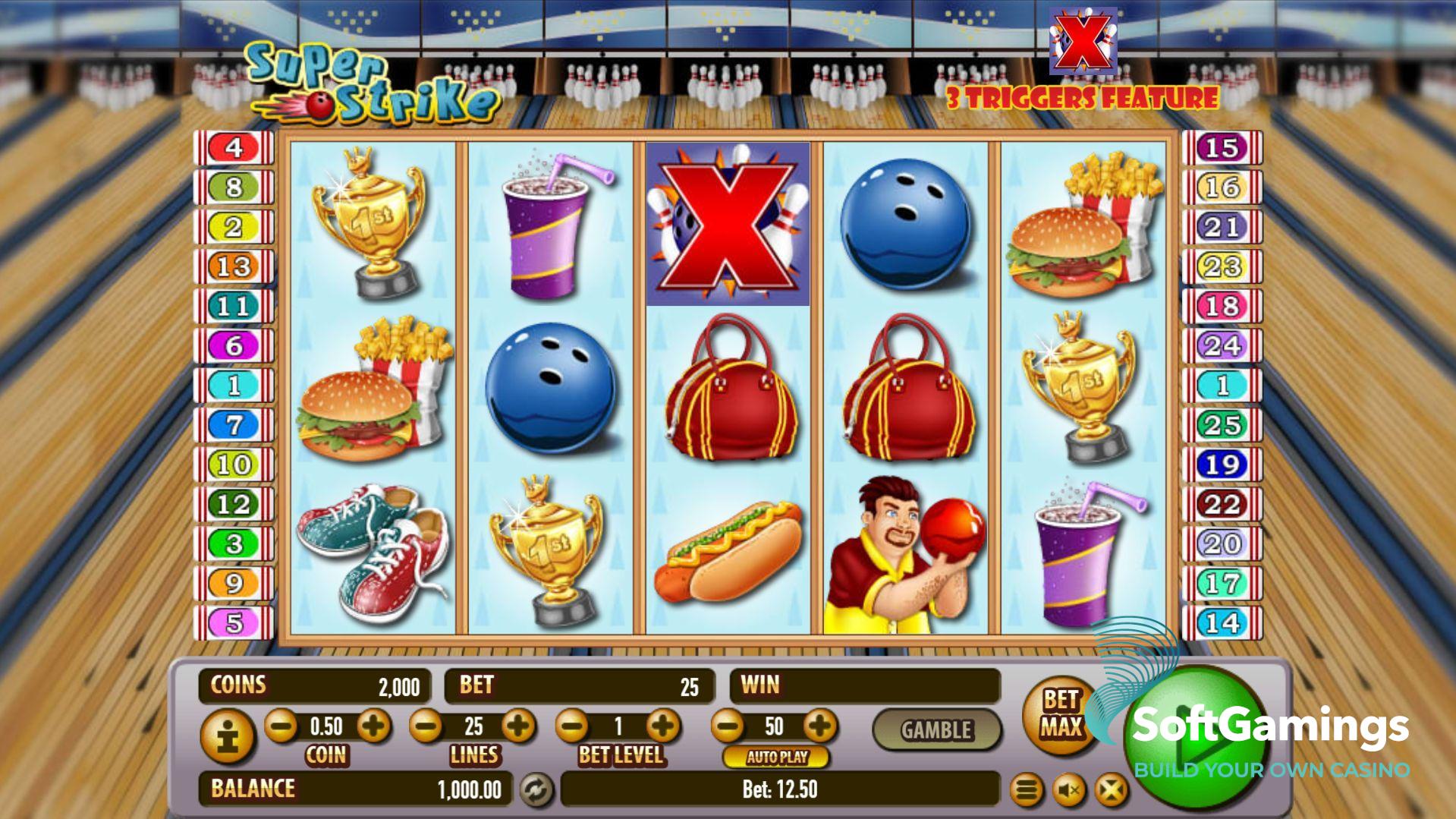The height and width of the screenshot is (819, 1456).
Task: Add more paylines
Action: 518,726
